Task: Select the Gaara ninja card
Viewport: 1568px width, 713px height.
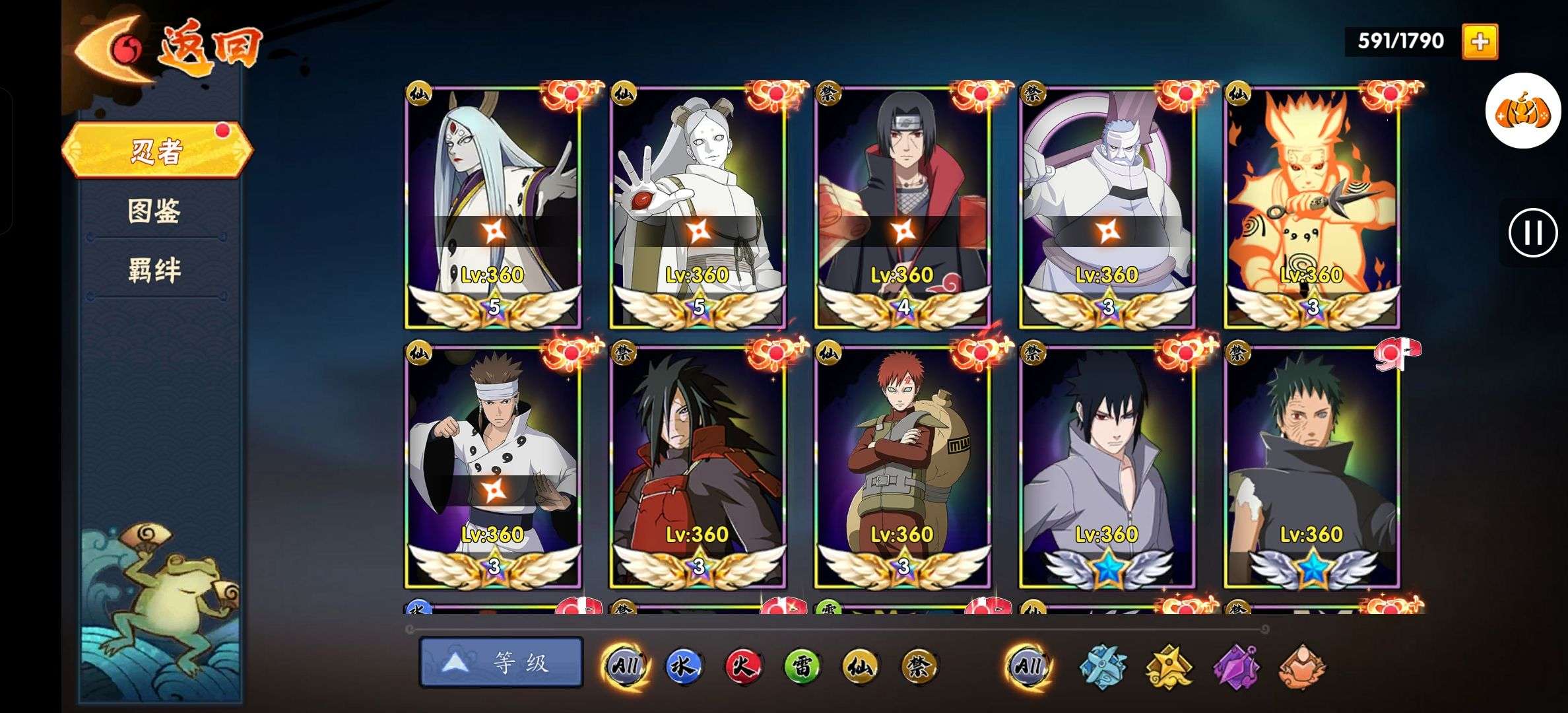Action: 902,467
